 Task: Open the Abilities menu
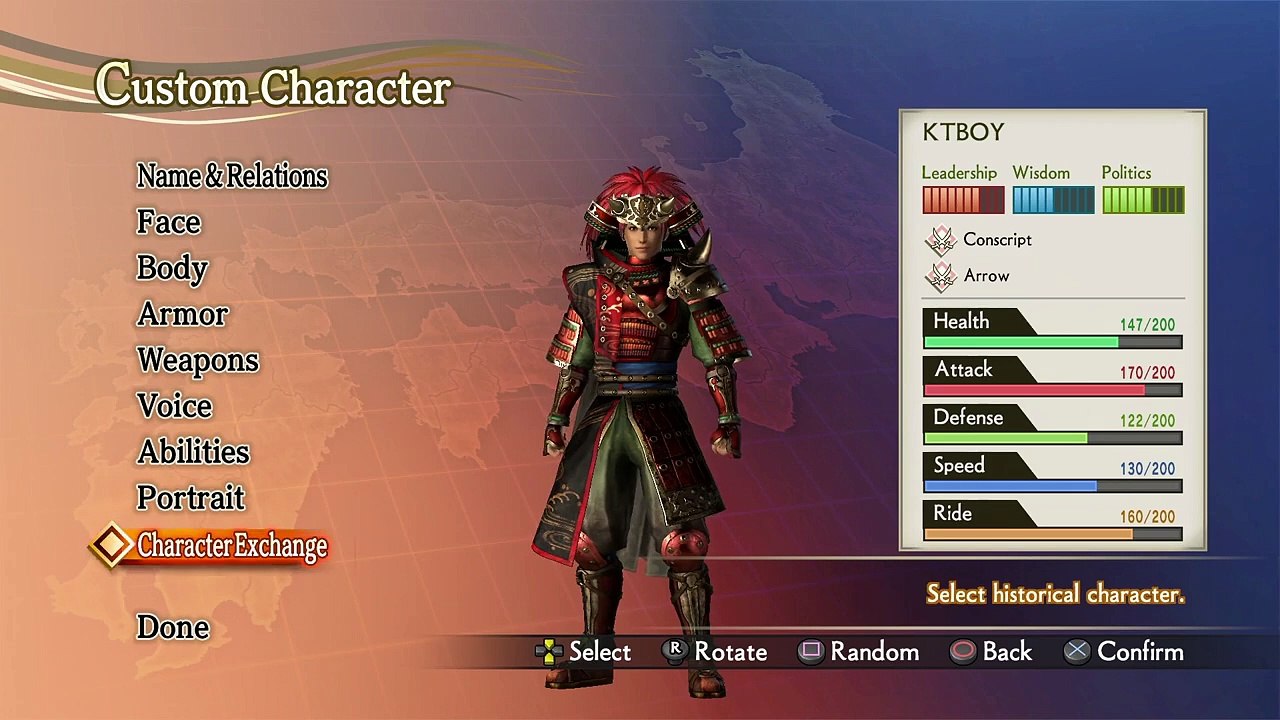194,452
